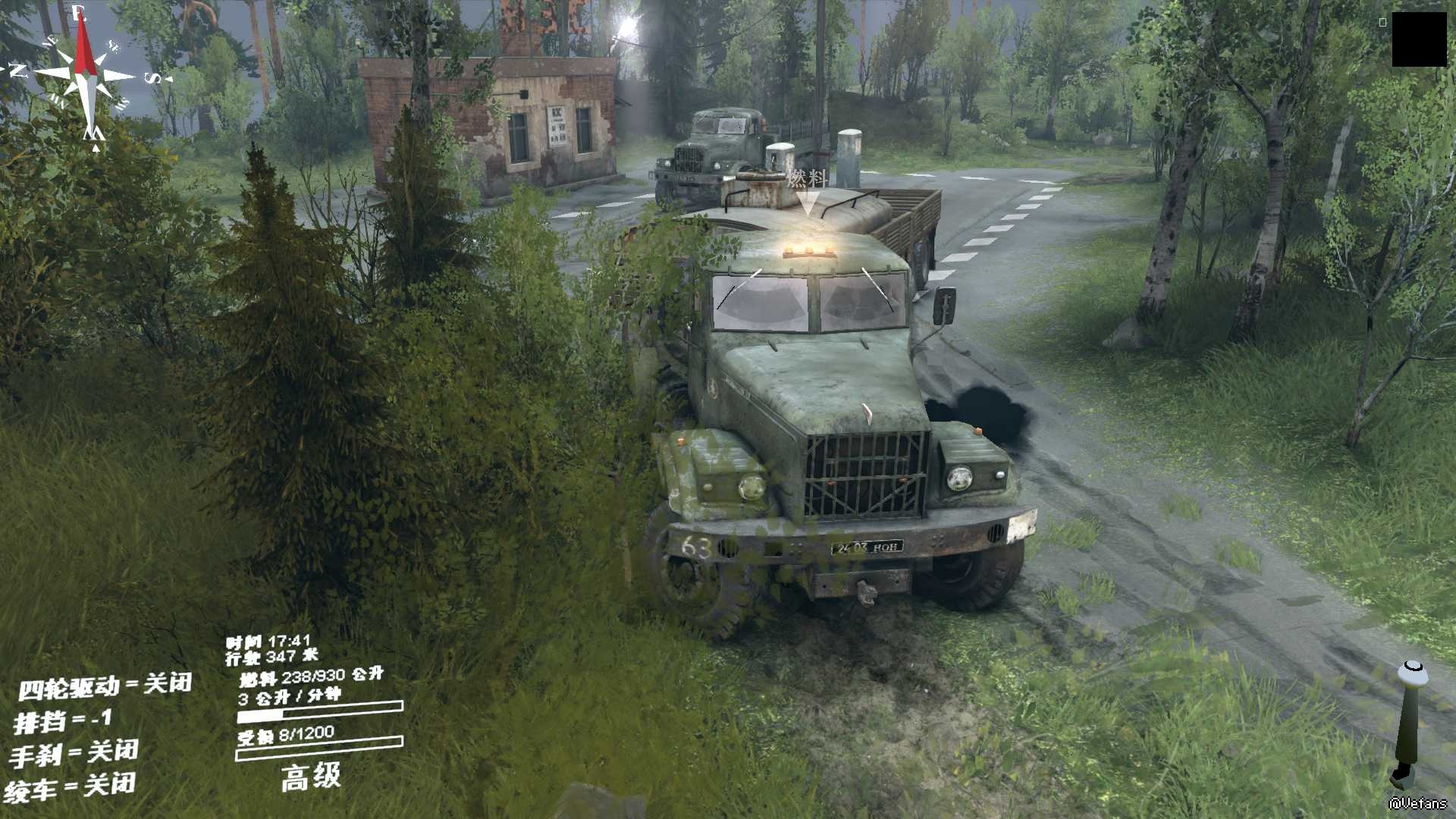Open the 高级 advanced panel label
Viewport: 1456px width, 819px height.
(311, 777)
